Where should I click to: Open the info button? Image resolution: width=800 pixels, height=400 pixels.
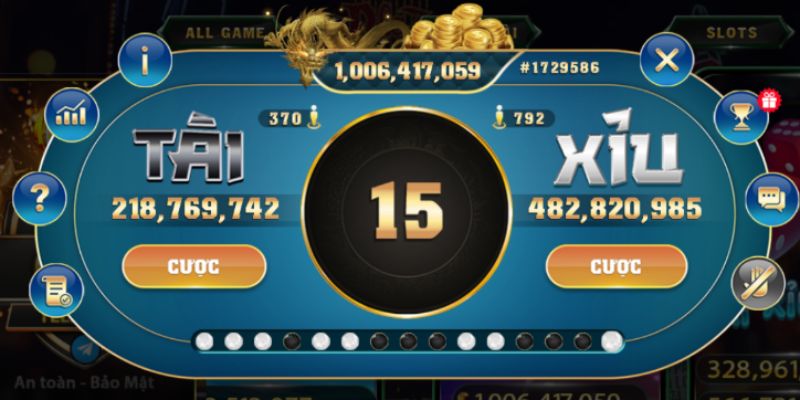click(145, 62)
